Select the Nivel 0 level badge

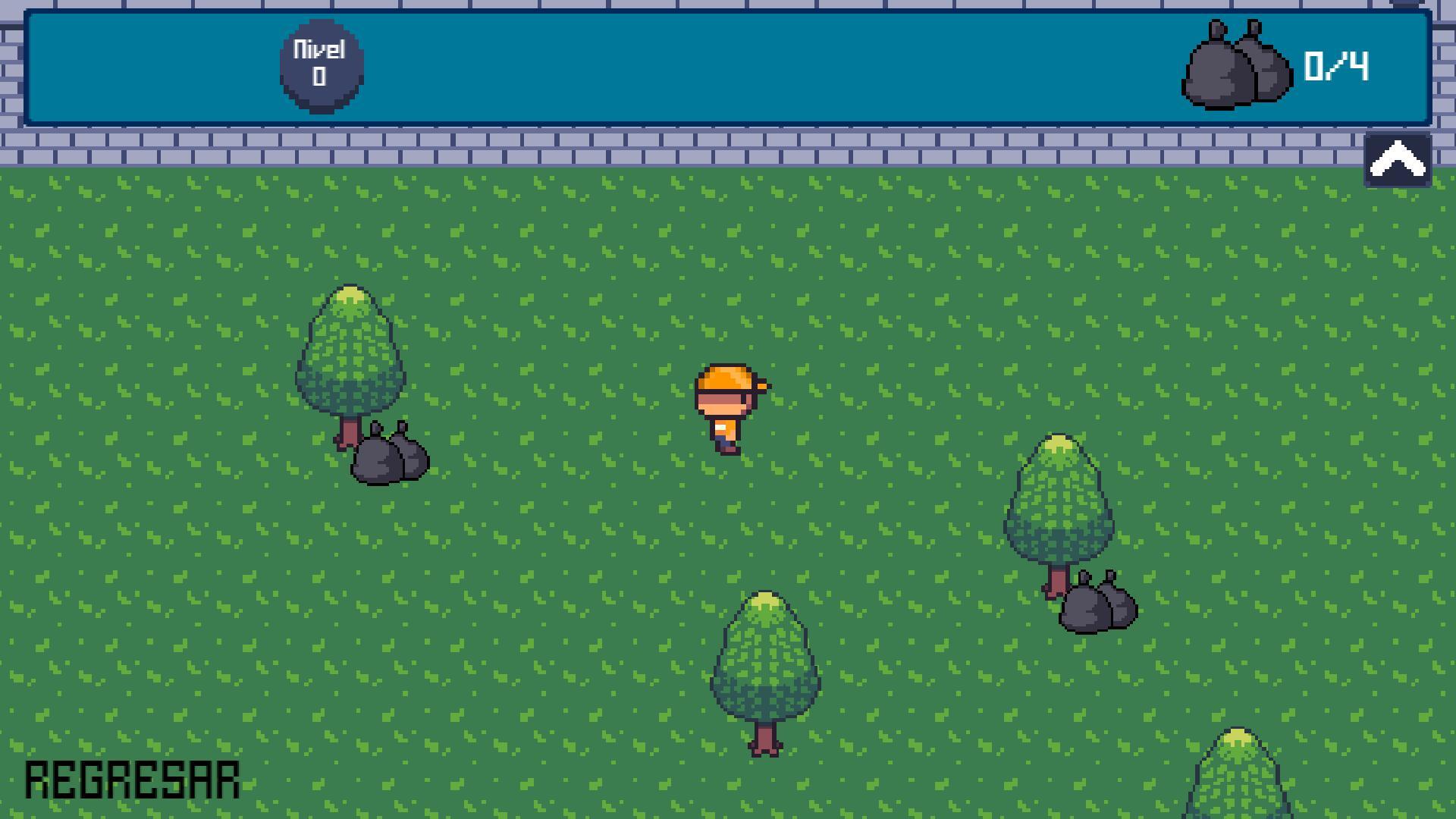(322, 67)
